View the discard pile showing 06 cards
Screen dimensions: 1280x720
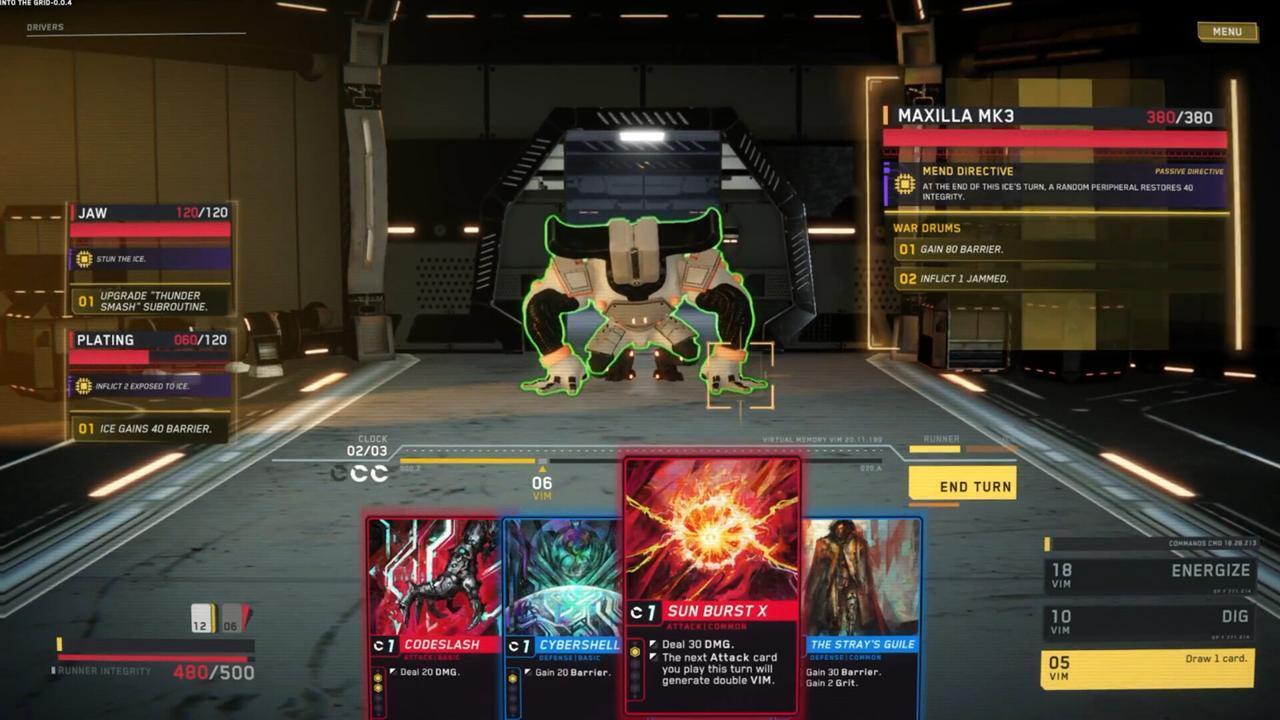coord(233,619)
